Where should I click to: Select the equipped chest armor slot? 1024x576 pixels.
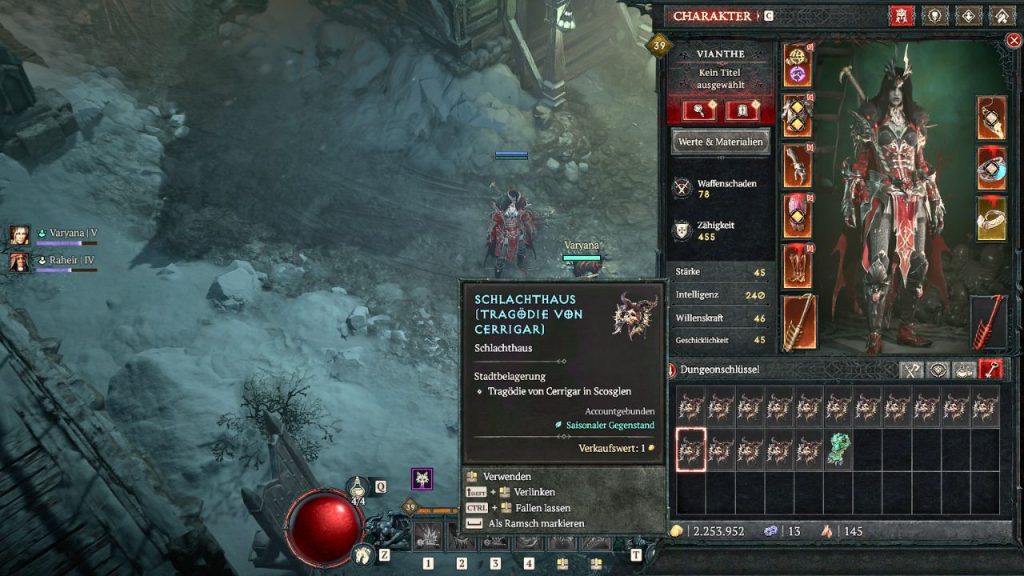(797, 116)
